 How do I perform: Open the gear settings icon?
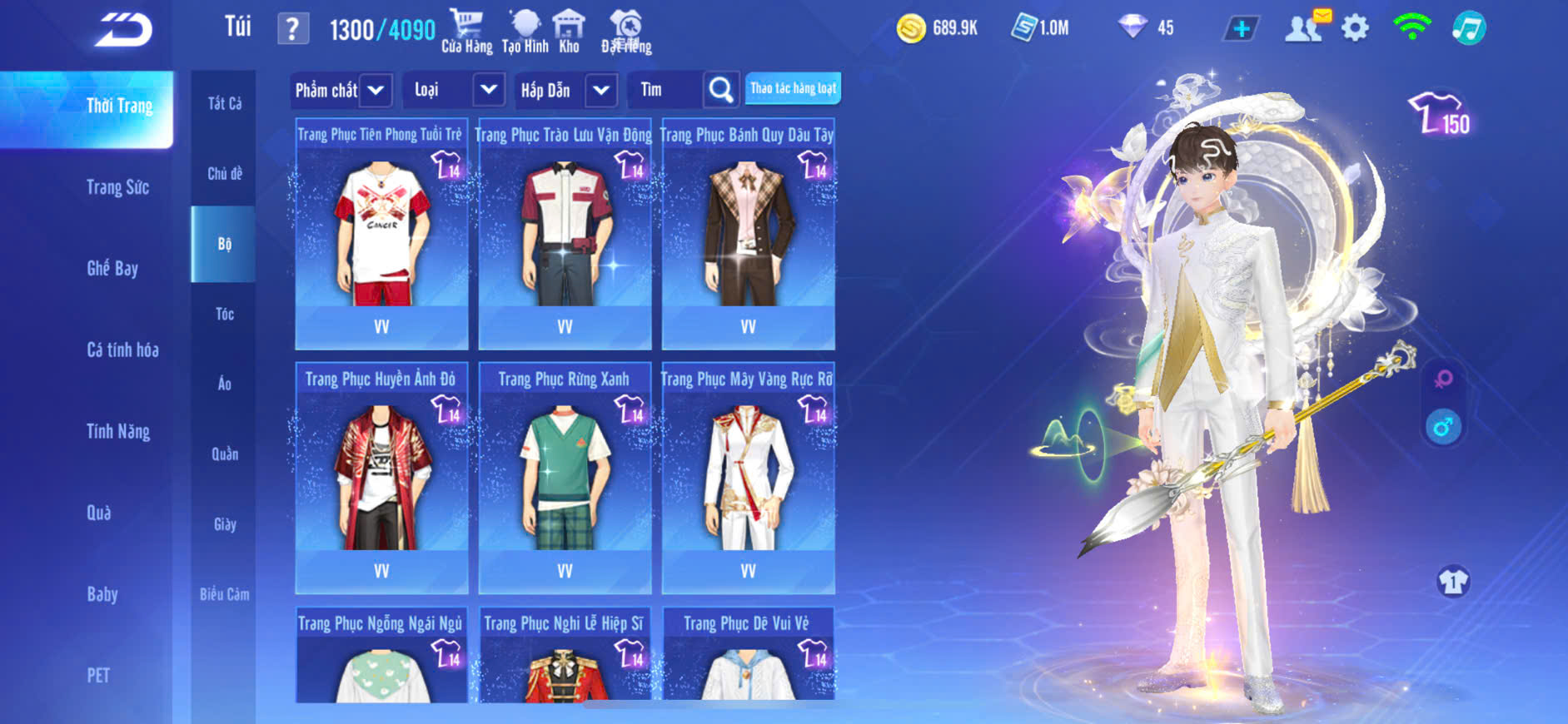coord(1355,28)
